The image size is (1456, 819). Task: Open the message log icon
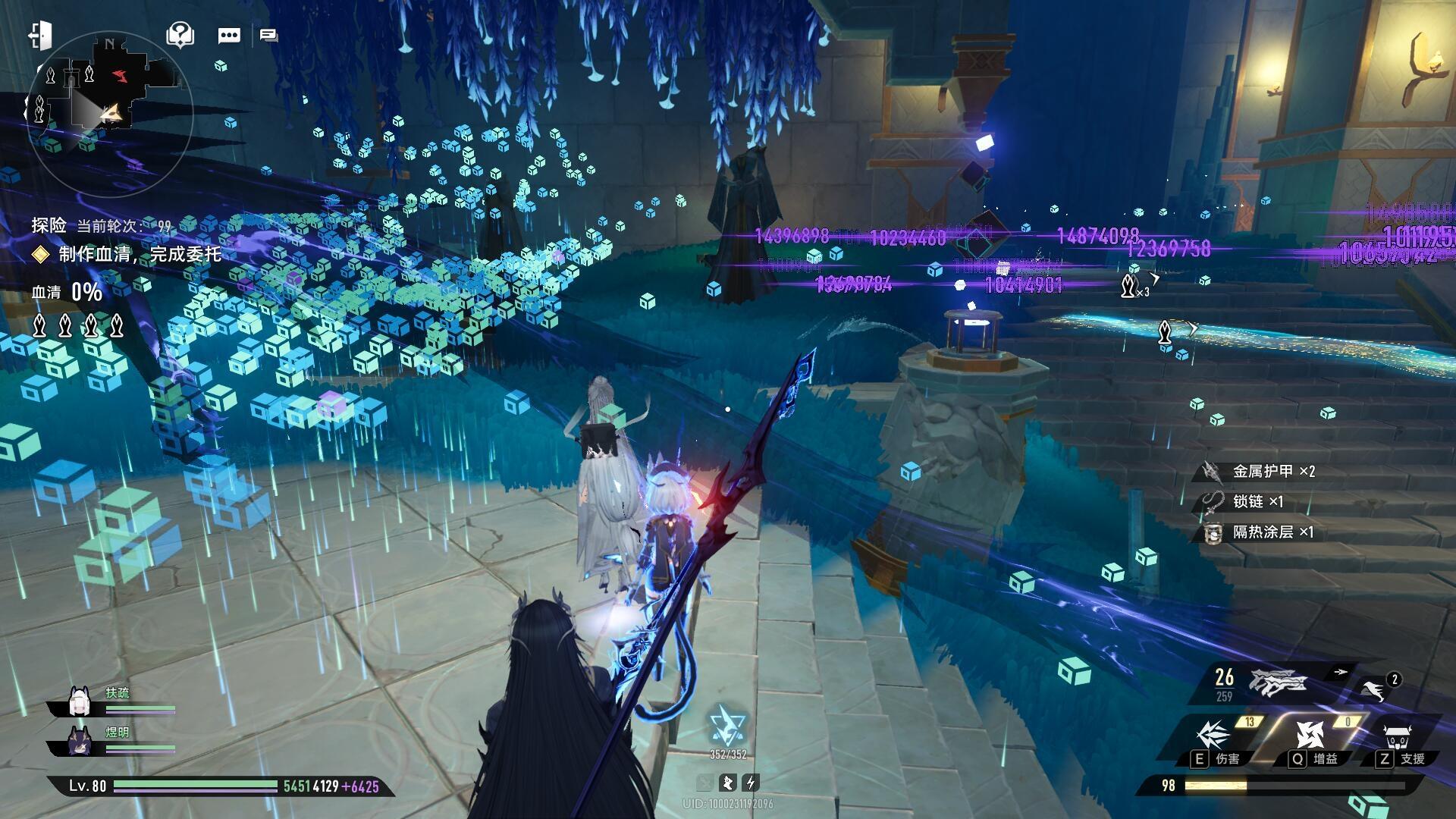click(268, 35)
